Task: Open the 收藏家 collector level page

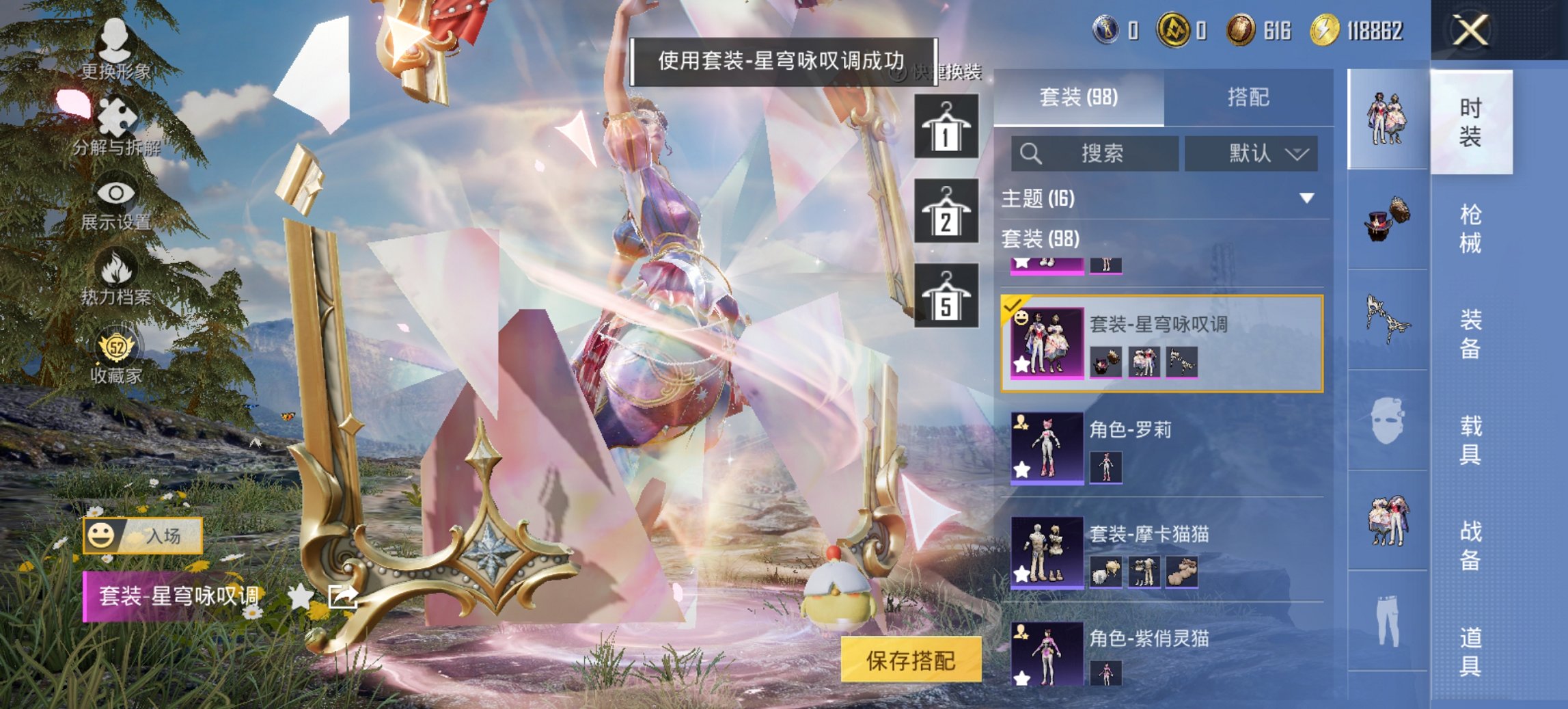Action: 116,356
